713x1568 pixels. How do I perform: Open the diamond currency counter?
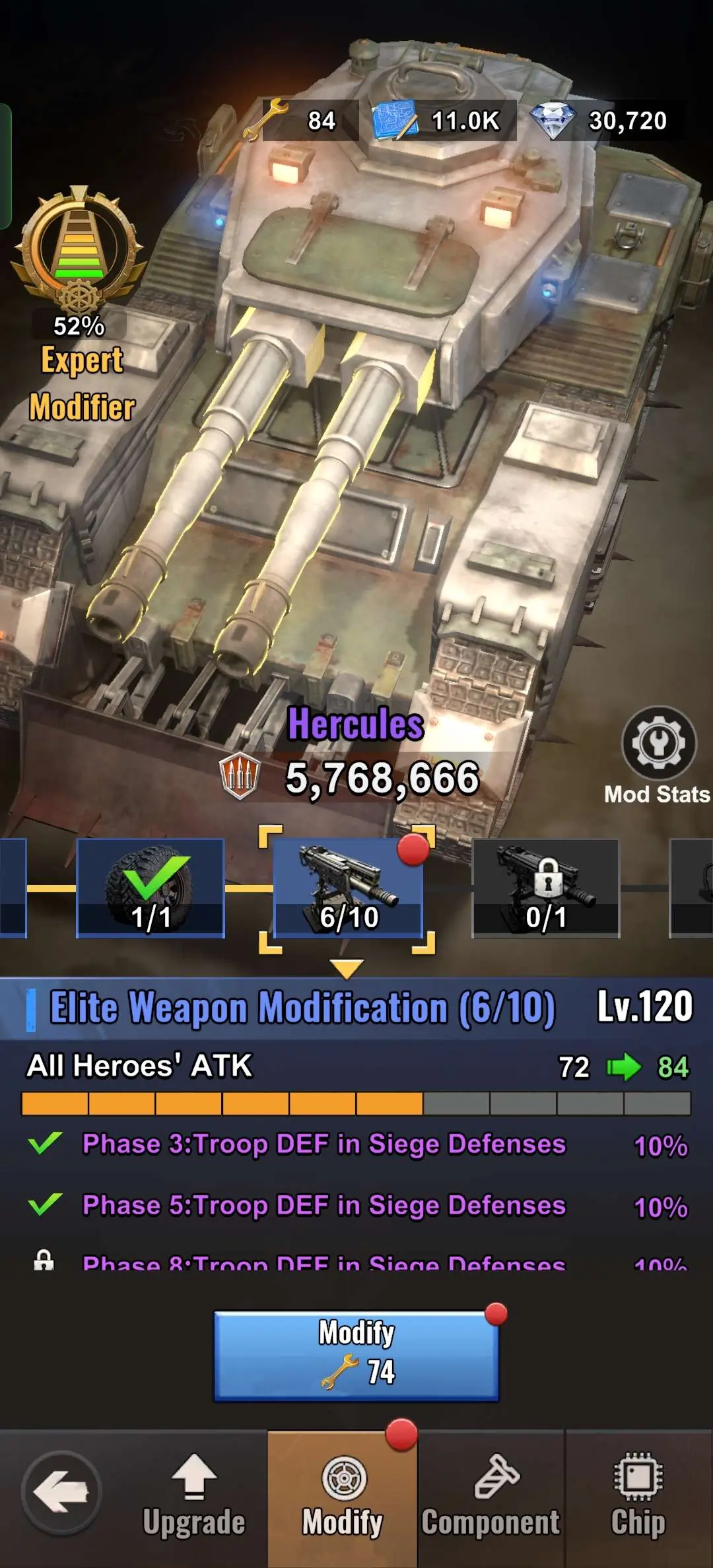(x=606, y=120)
